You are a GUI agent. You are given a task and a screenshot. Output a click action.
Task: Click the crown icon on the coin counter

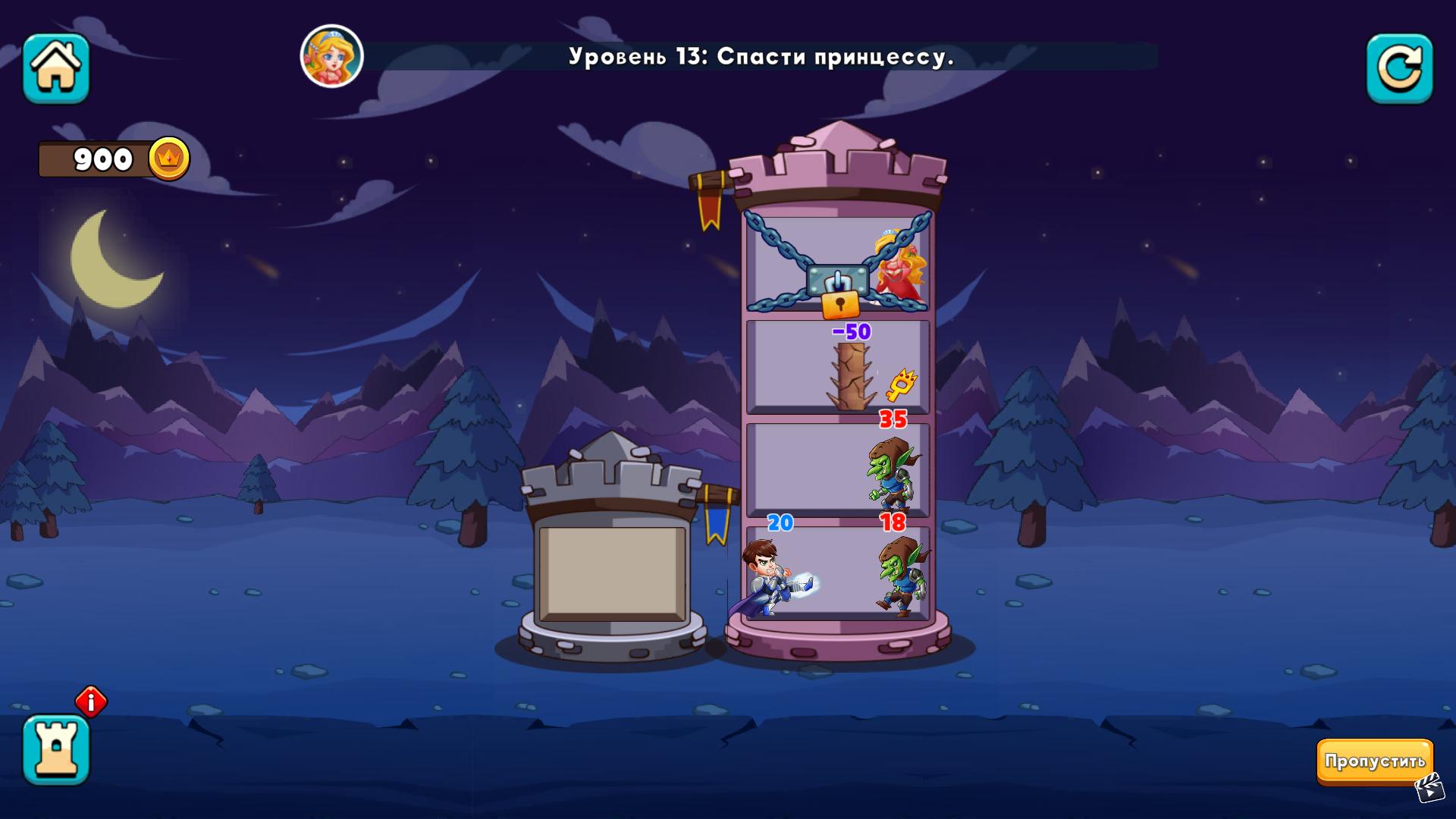[171, 158]
